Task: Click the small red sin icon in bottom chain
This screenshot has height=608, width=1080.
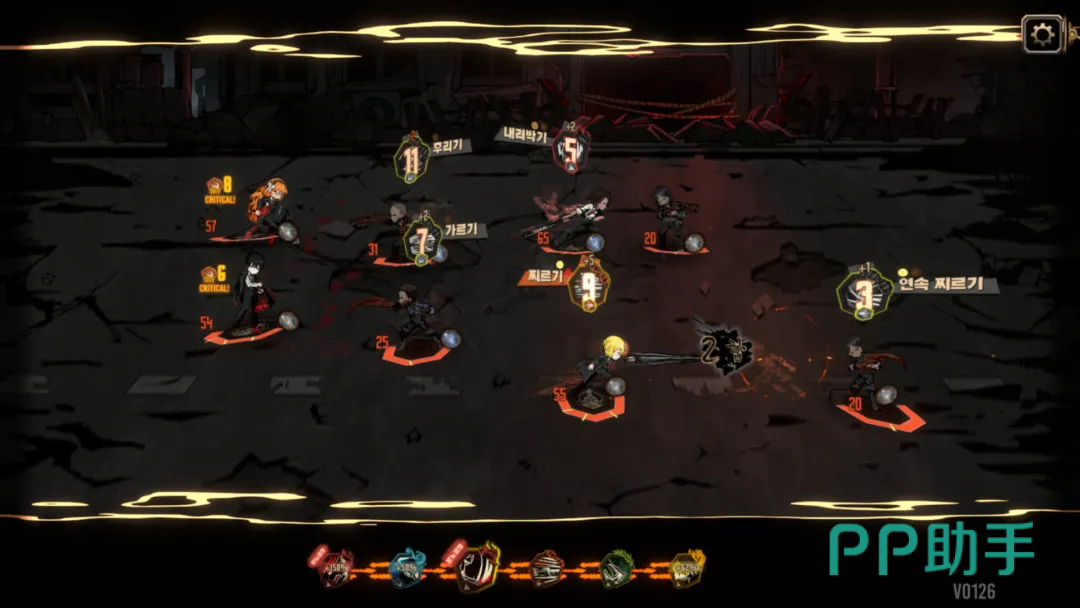Action: (x=336, y=568)
